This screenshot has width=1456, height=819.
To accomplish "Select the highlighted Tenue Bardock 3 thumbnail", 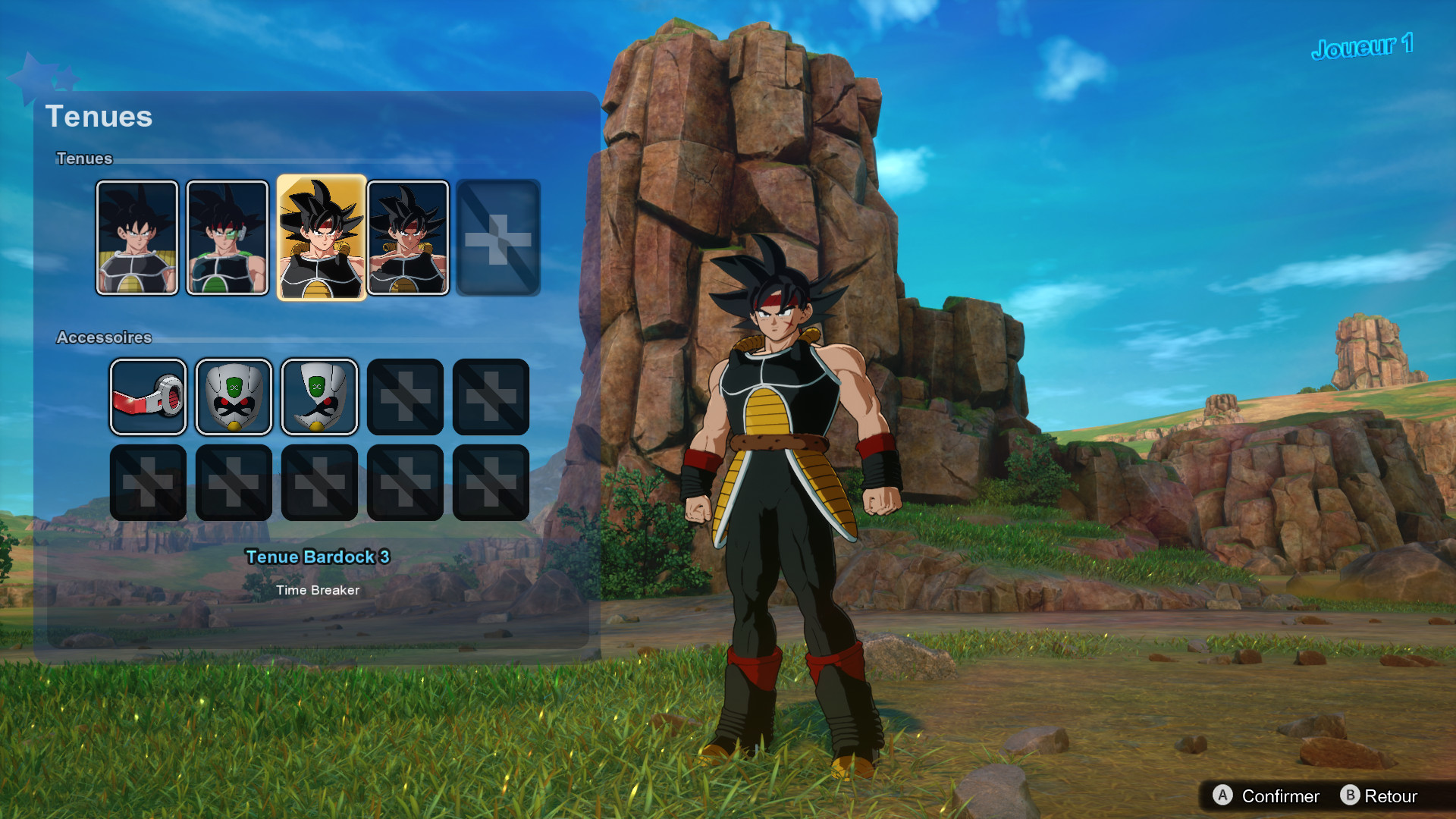I will (320, 237).
